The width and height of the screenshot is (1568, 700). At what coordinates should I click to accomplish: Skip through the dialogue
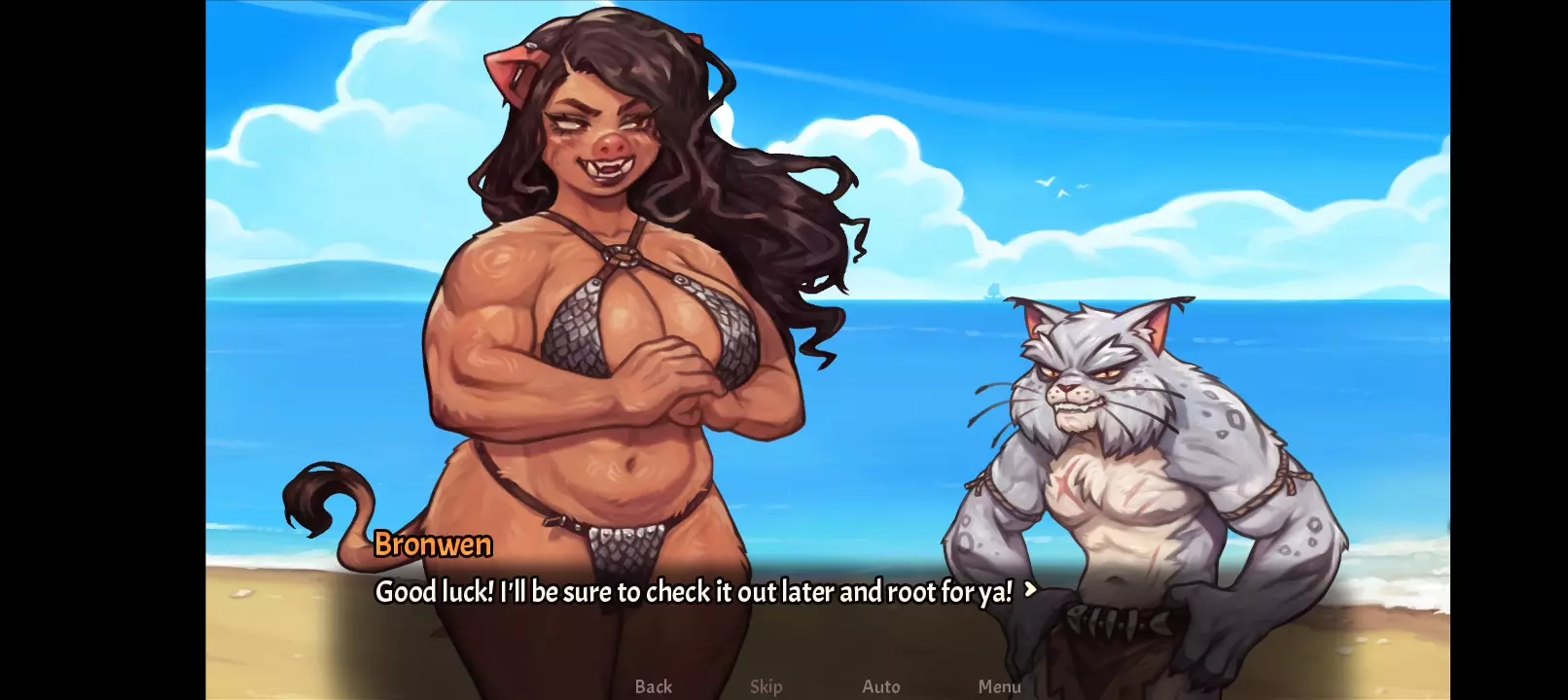pyautogui.click(x=766, y=686)
